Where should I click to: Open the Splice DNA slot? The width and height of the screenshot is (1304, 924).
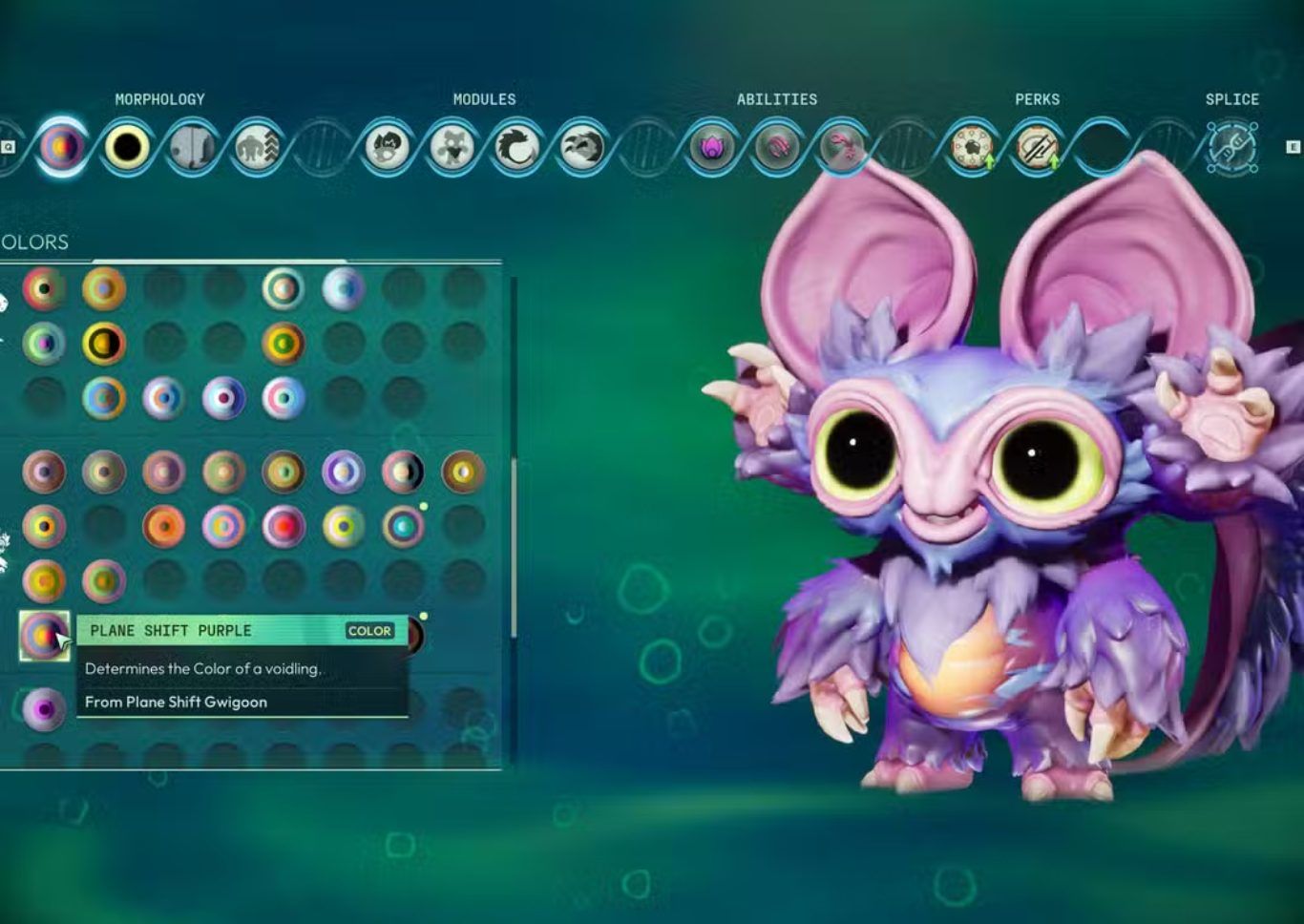point(1231,147)
